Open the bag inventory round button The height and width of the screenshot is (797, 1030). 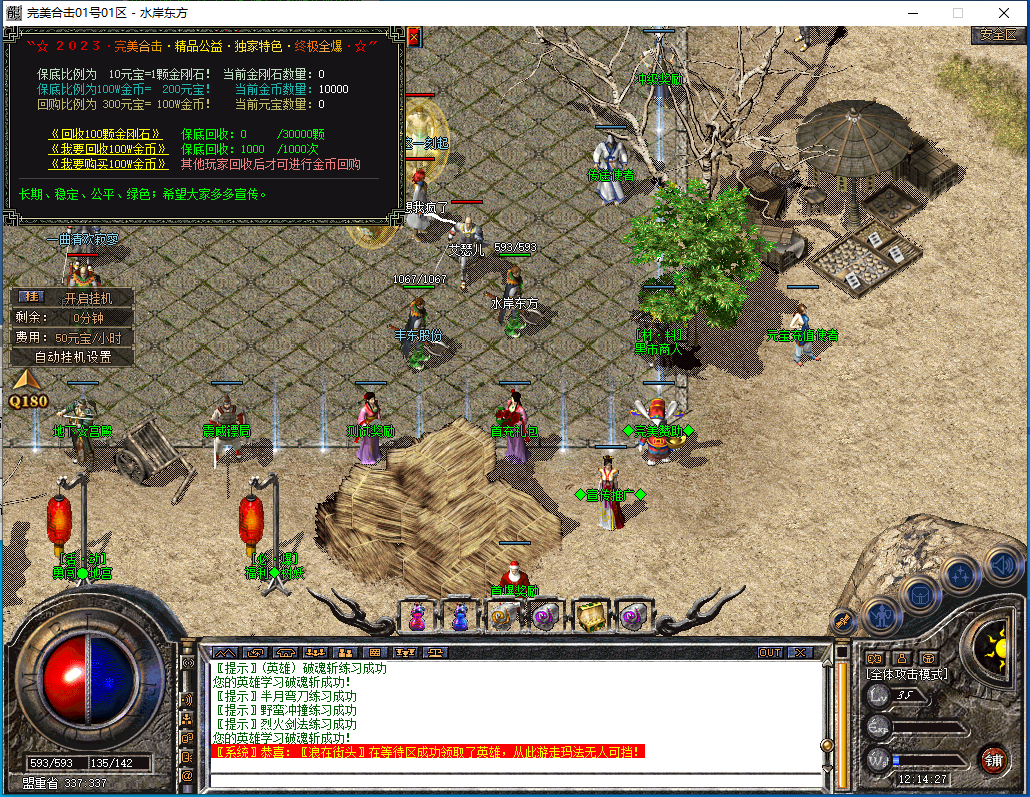(x=919, y=595)
